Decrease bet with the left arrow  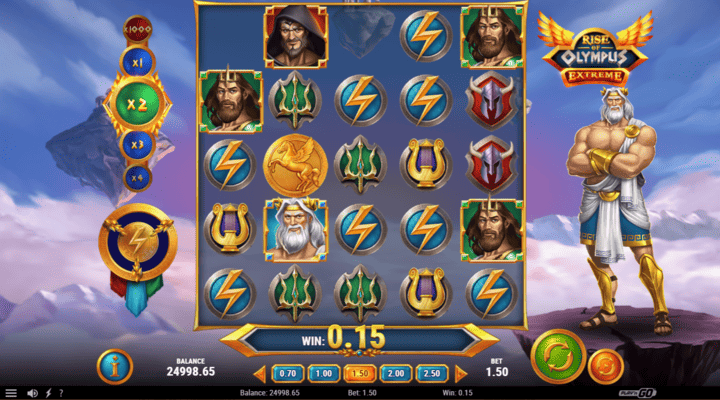(x=258, y=373)
